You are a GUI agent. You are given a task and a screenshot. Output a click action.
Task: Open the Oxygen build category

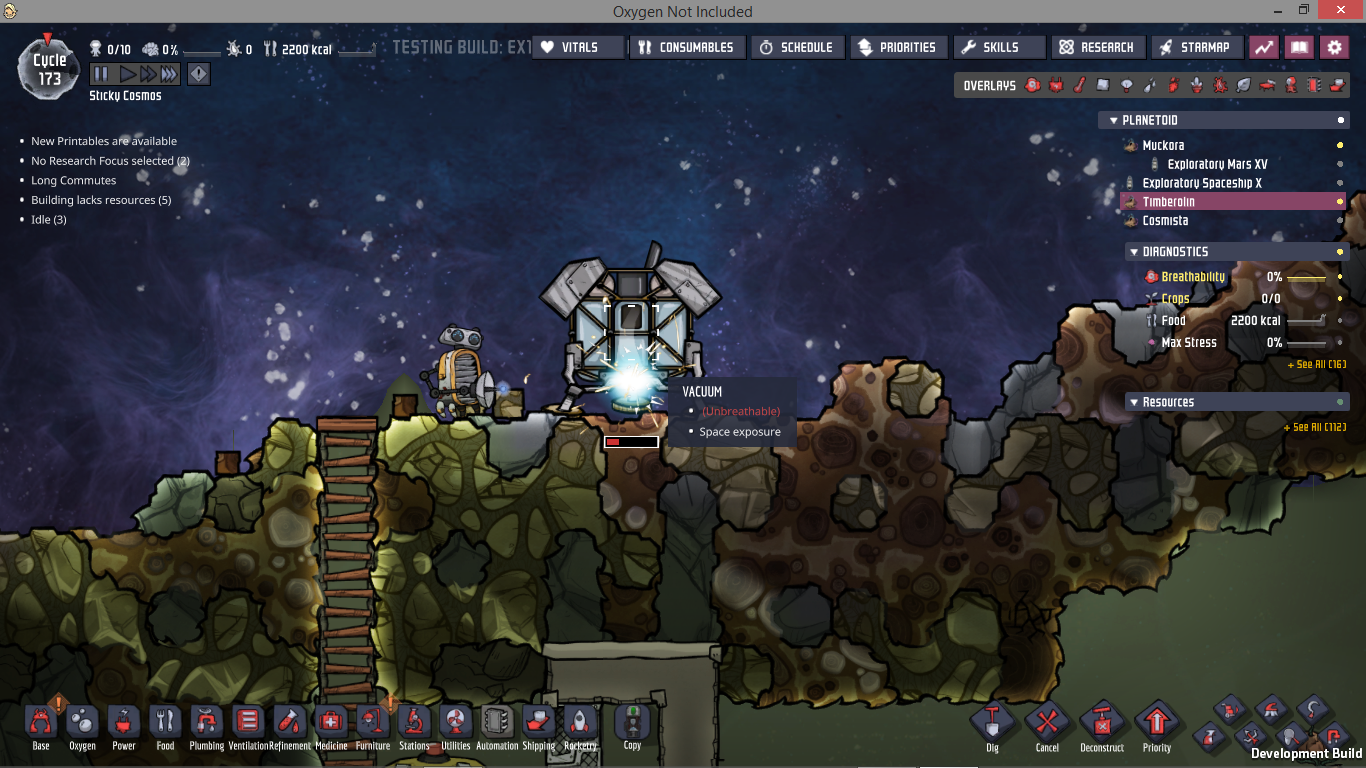point(82,727)
